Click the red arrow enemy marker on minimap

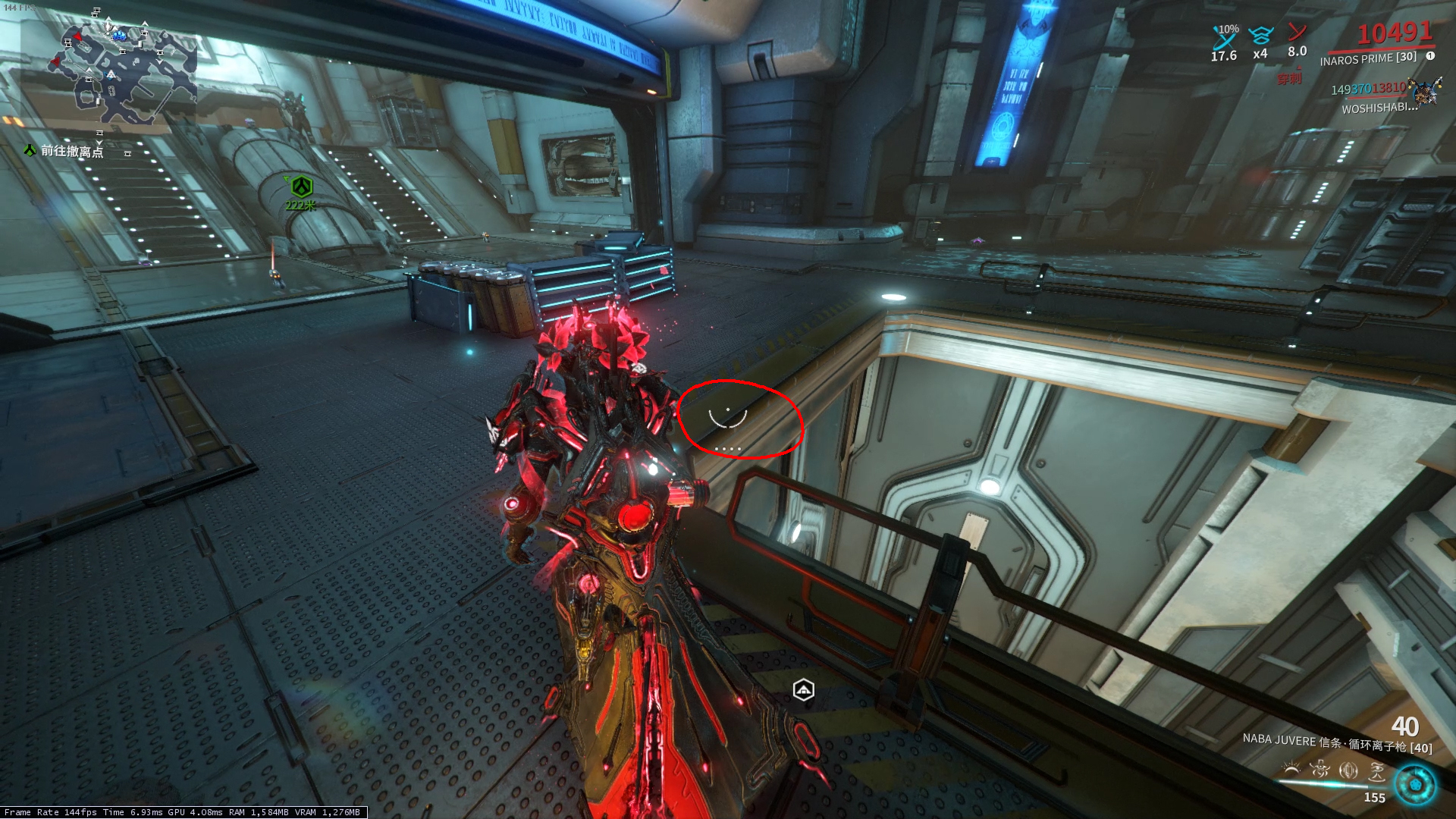click(x=77, y=36)
